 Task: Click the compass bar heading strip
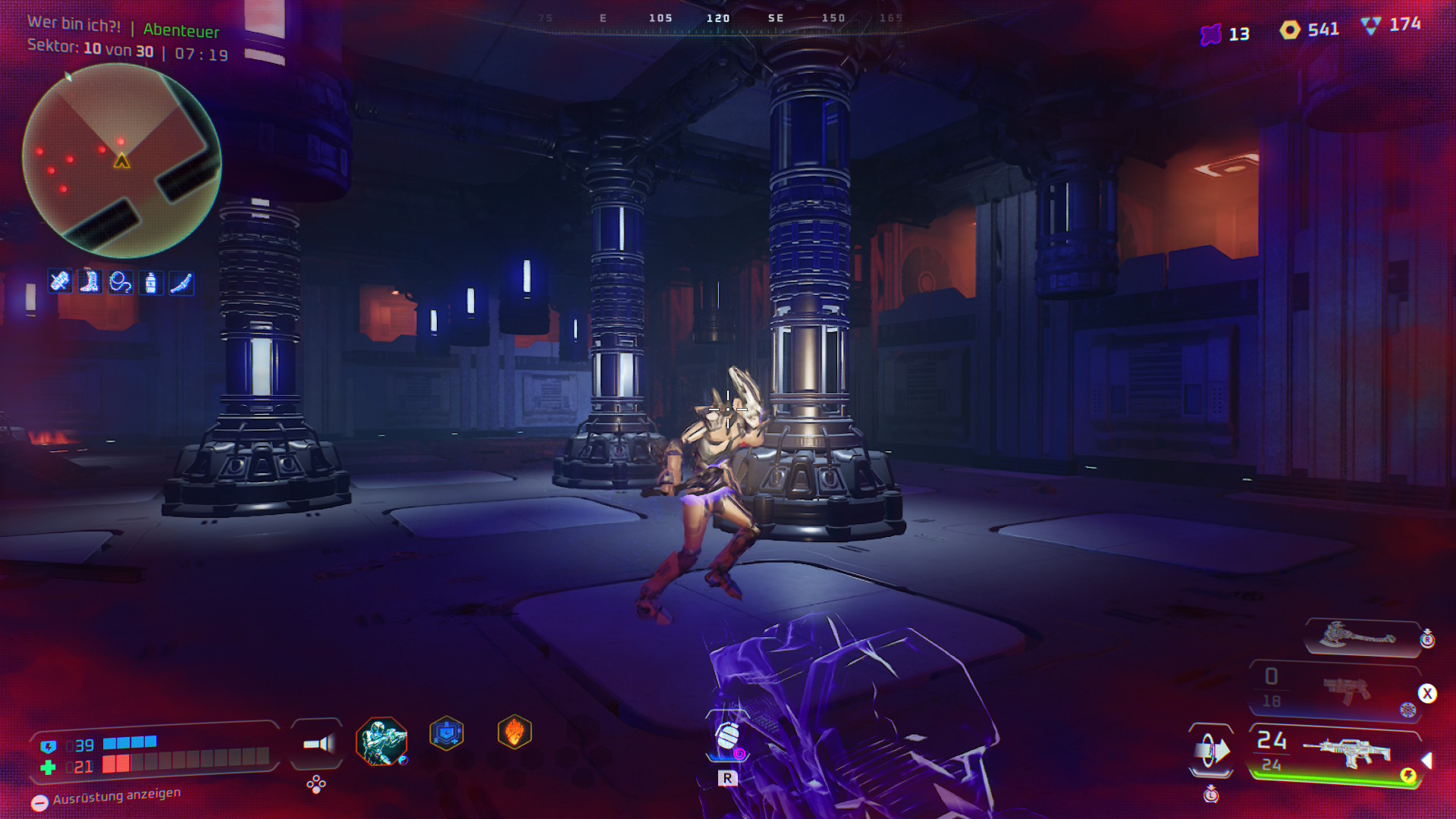(x=718, y=18)
